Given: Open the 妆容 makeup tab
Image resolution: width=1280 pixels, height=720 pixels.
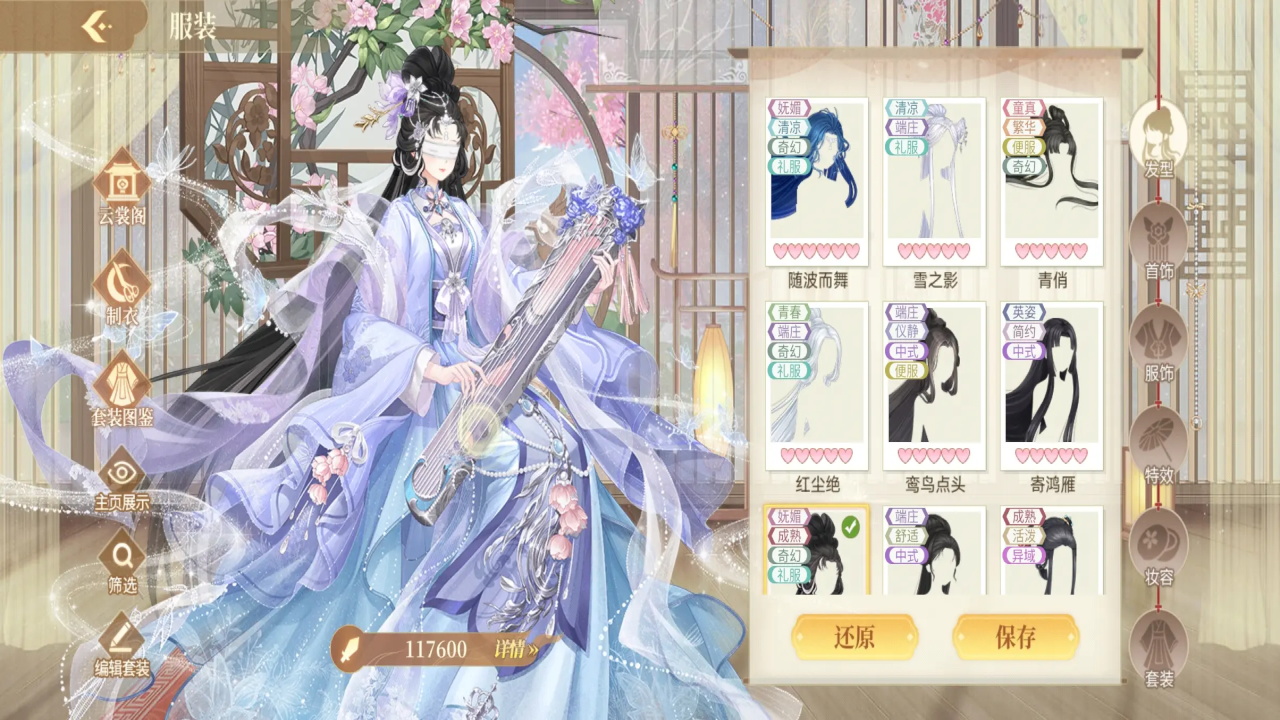Looking at the screenshot, I should 1159,547.
